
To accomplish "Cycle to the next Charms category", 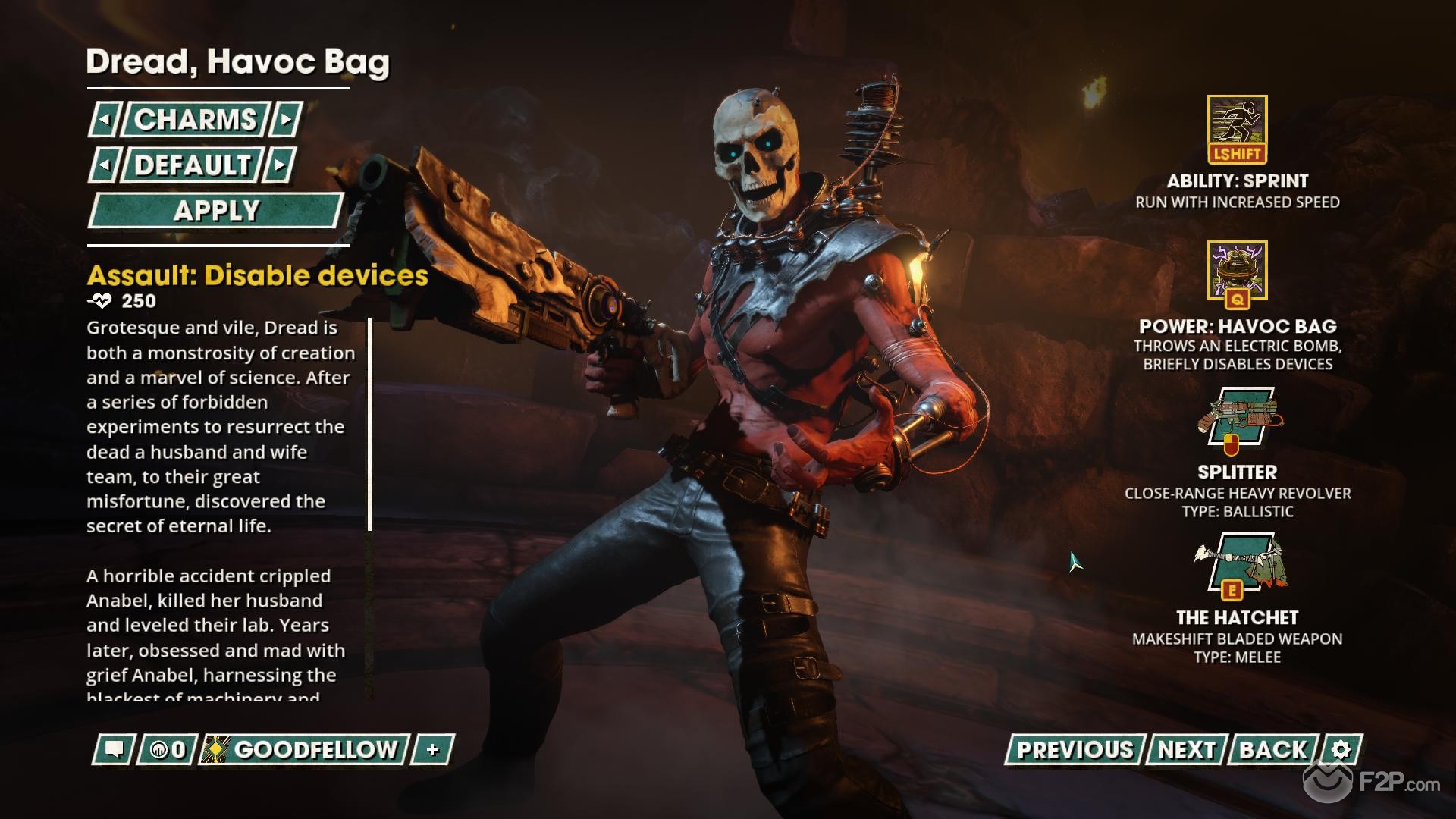I will coord(286,120).
